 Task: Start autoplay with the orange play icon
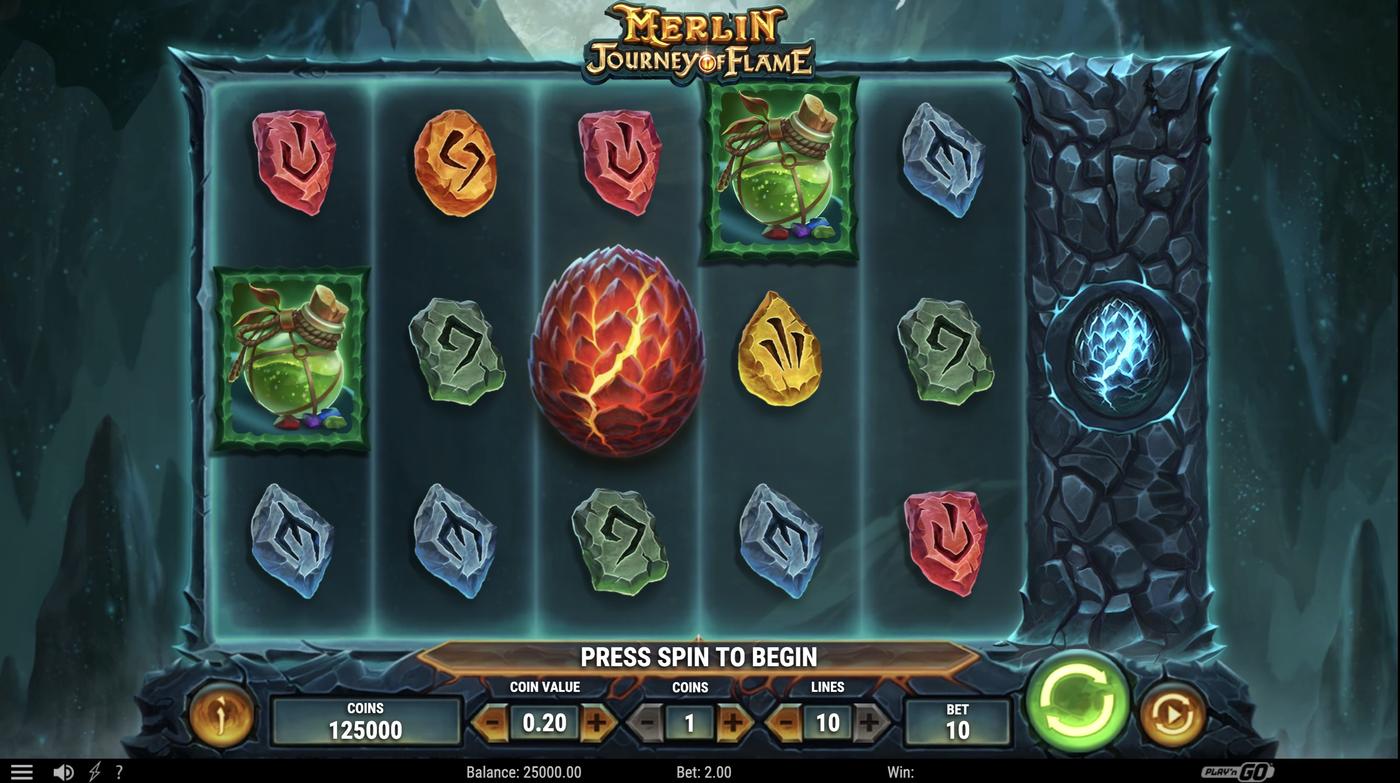[1168, 714]
